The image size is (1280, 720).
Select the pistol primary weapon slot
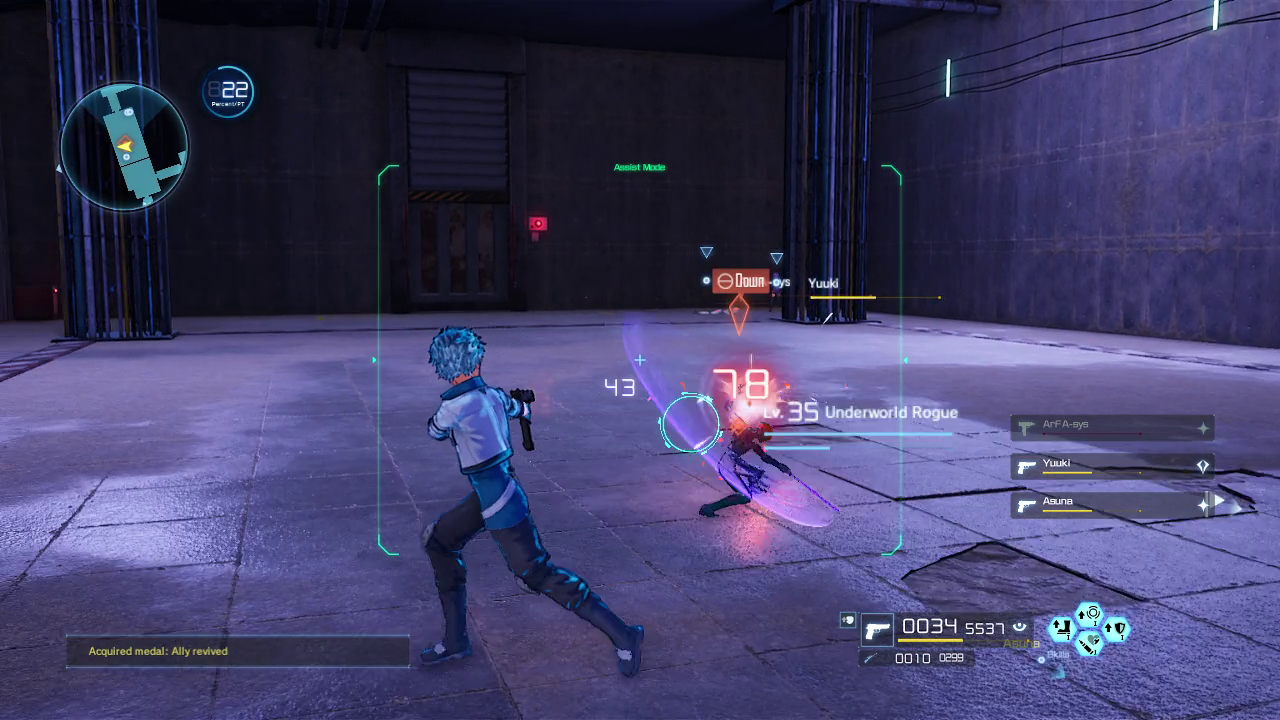tap(877, 630)
